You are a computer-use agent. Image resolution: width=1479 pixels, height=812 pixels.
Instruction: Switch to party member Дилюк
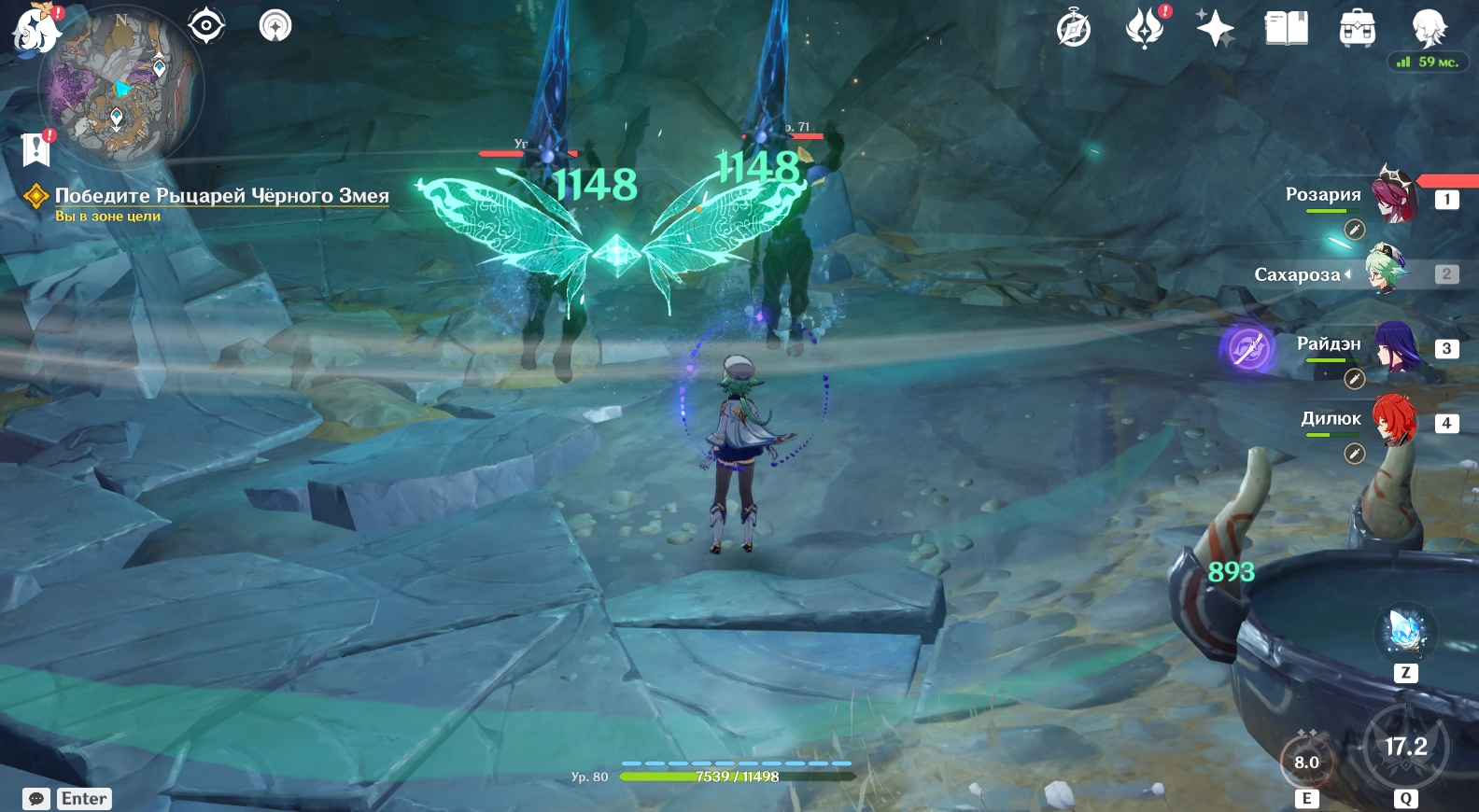click(x=1393, y=421)
